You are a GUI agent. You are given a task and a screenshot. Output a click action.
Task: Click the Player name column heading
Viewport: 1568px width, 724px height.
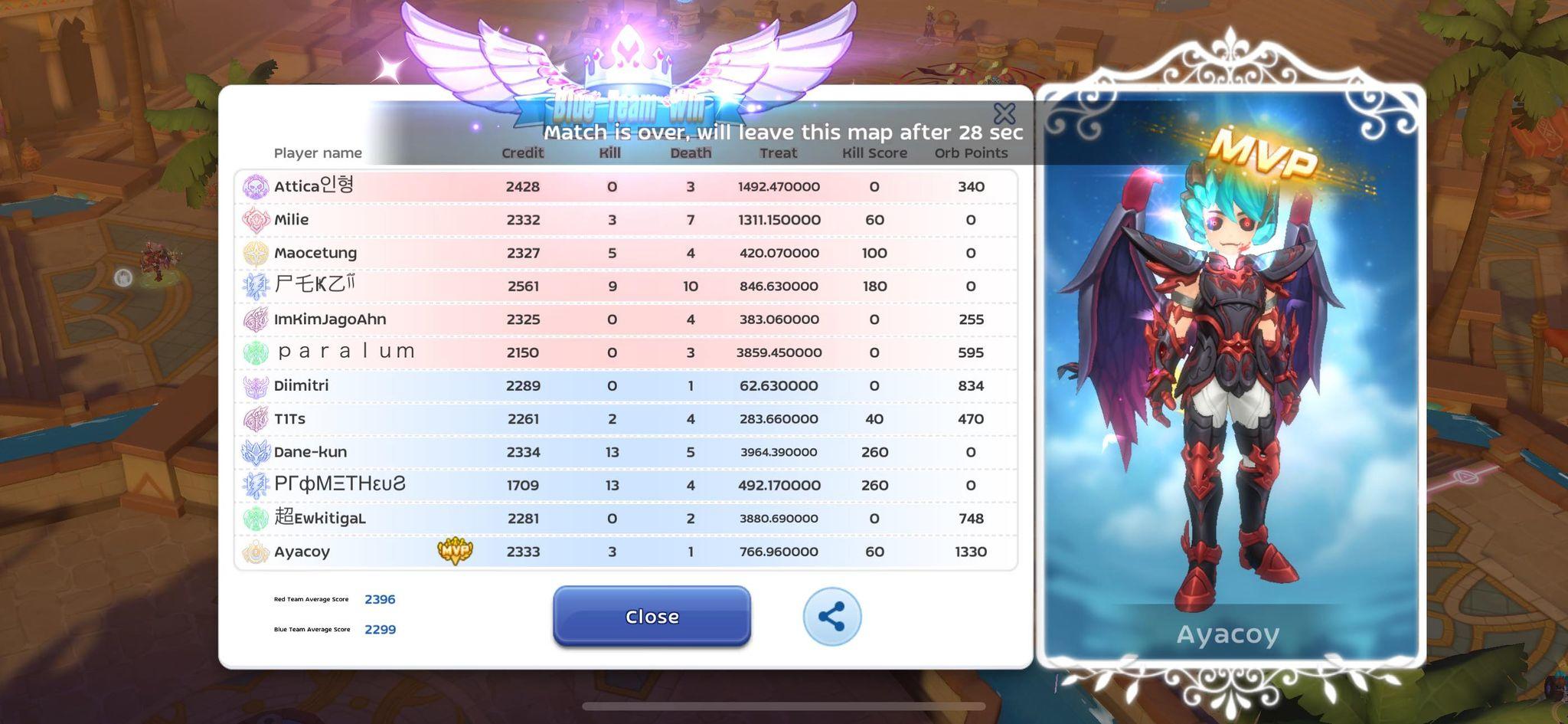click(x=318, y=152)
